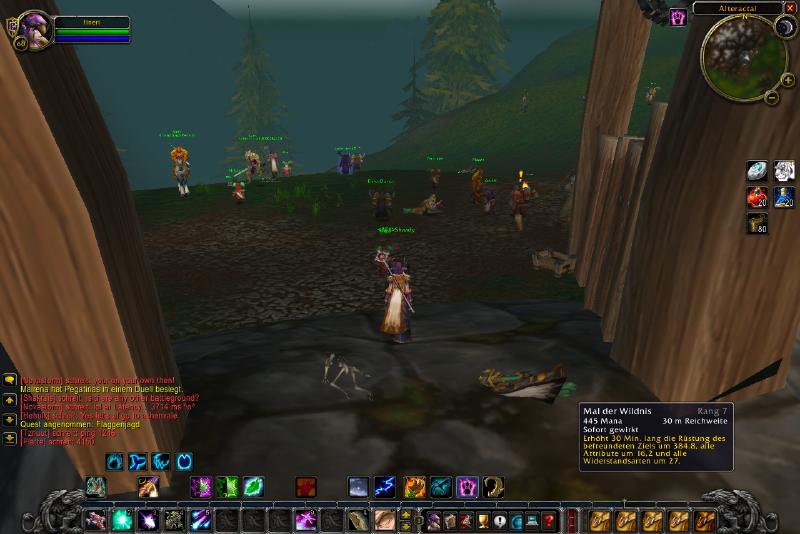This screenshot has height=534, width=800.
Task: Close the minimap with the X button
Action: [x=789, y=8]
